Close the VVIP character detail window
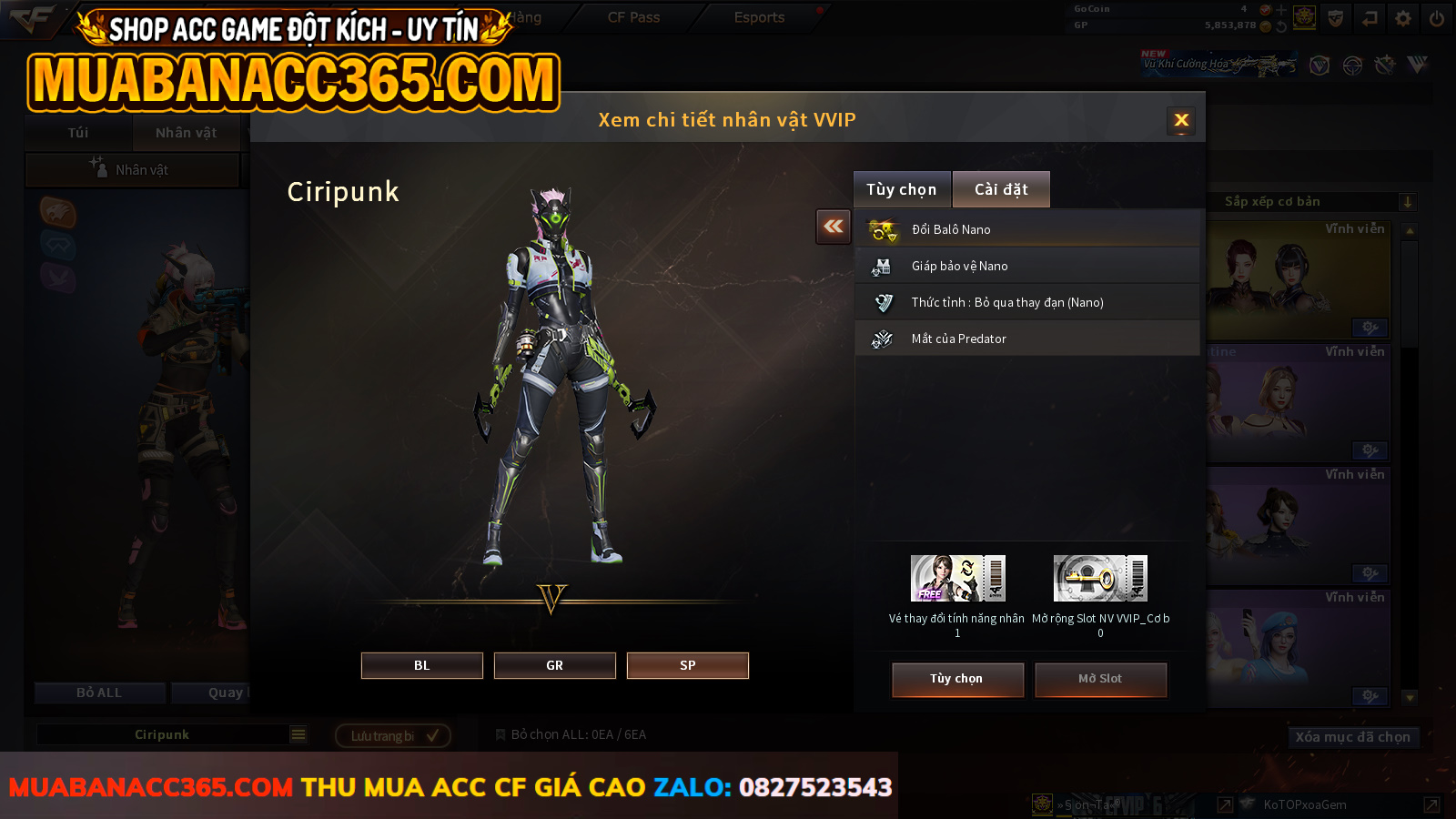The width and height of the screenshot is (1456, 819). (x=1181, y=120)
